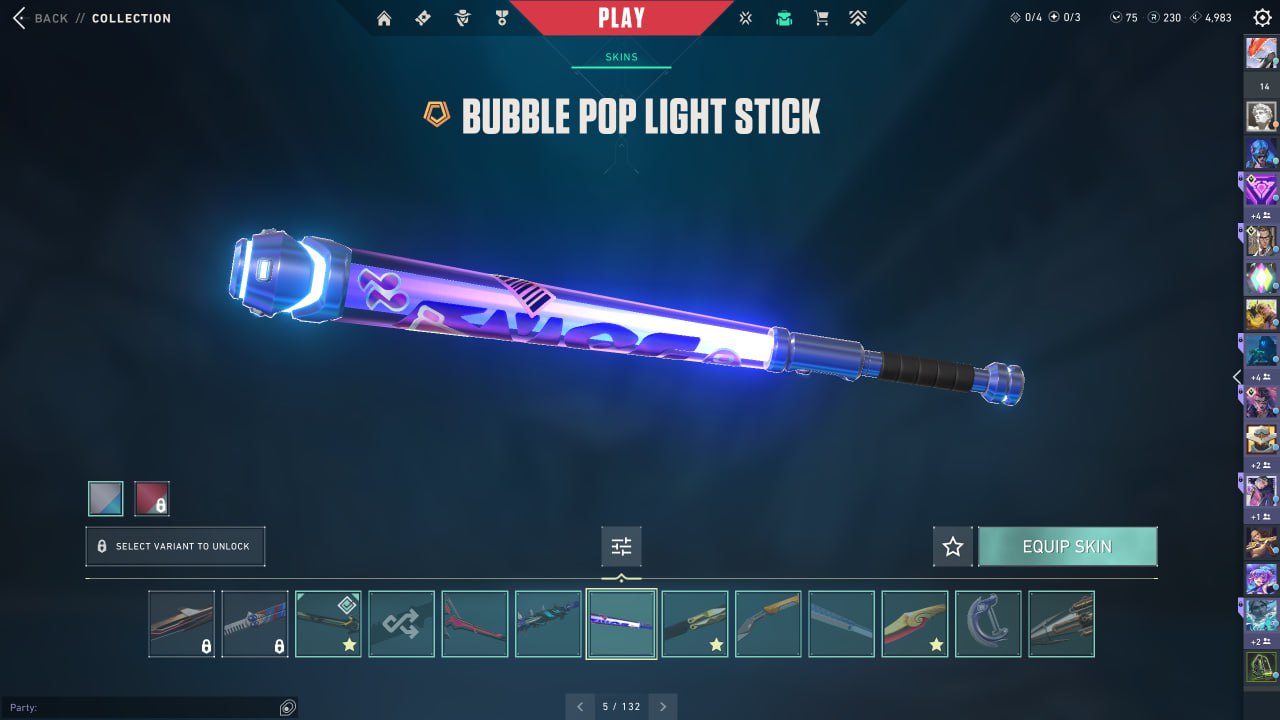
Task: Open the store shopping cart icon
Action: pyautogui.click(x=821, y=18)
